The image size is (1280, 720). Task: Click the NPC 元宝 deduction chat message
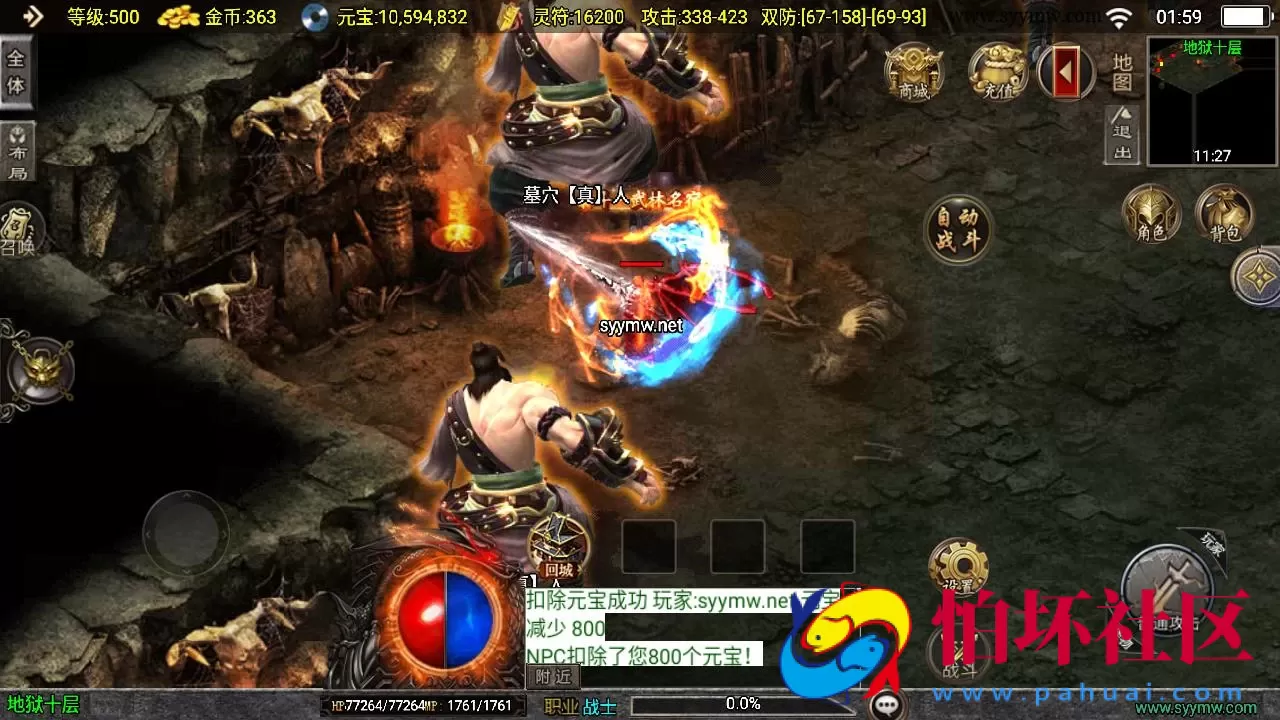640,655
